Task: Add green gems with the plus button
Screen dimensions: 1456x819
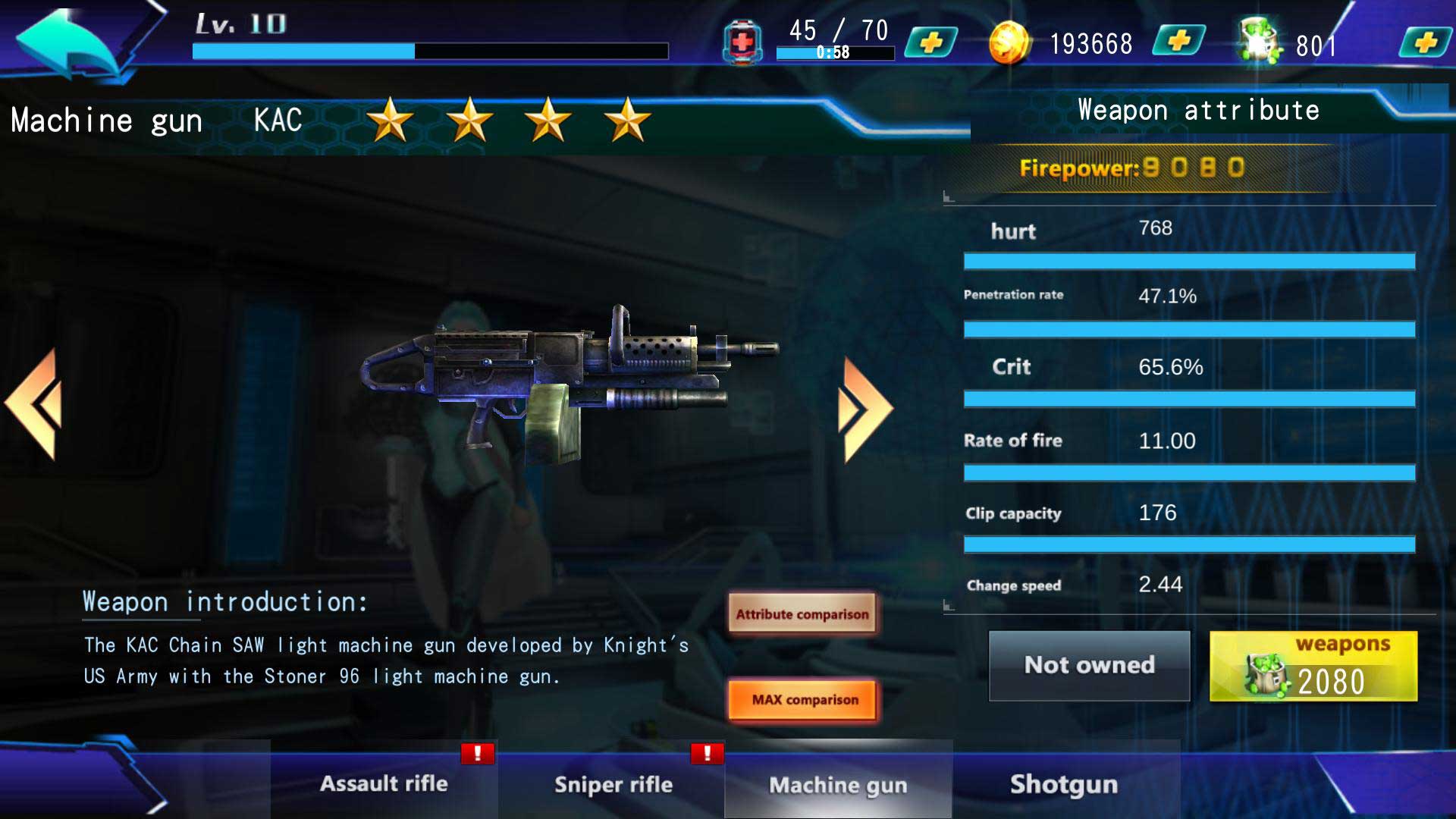Action: (1426, 42)
